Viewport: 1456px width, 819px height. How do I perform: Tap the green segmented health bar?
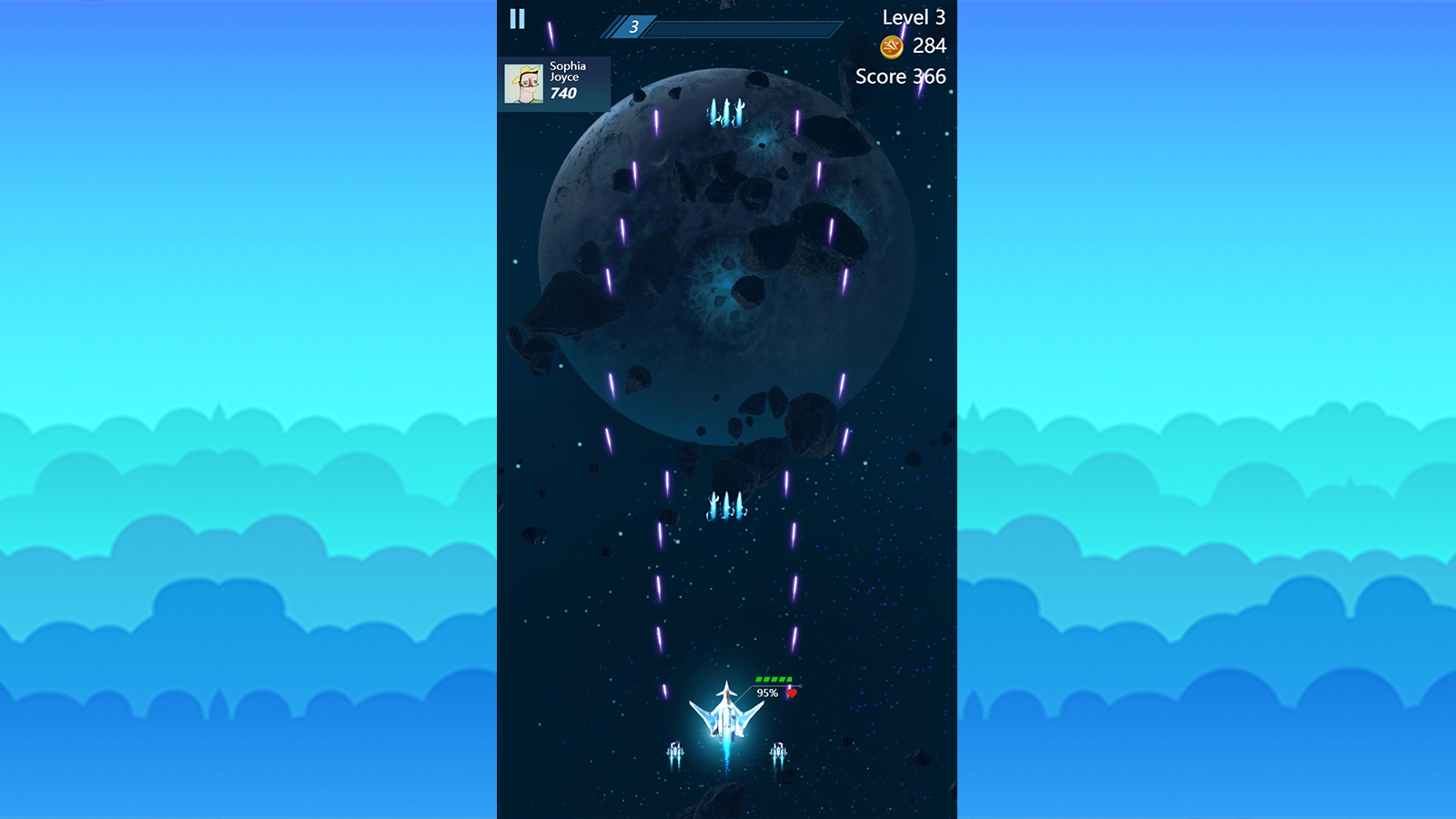774,678
